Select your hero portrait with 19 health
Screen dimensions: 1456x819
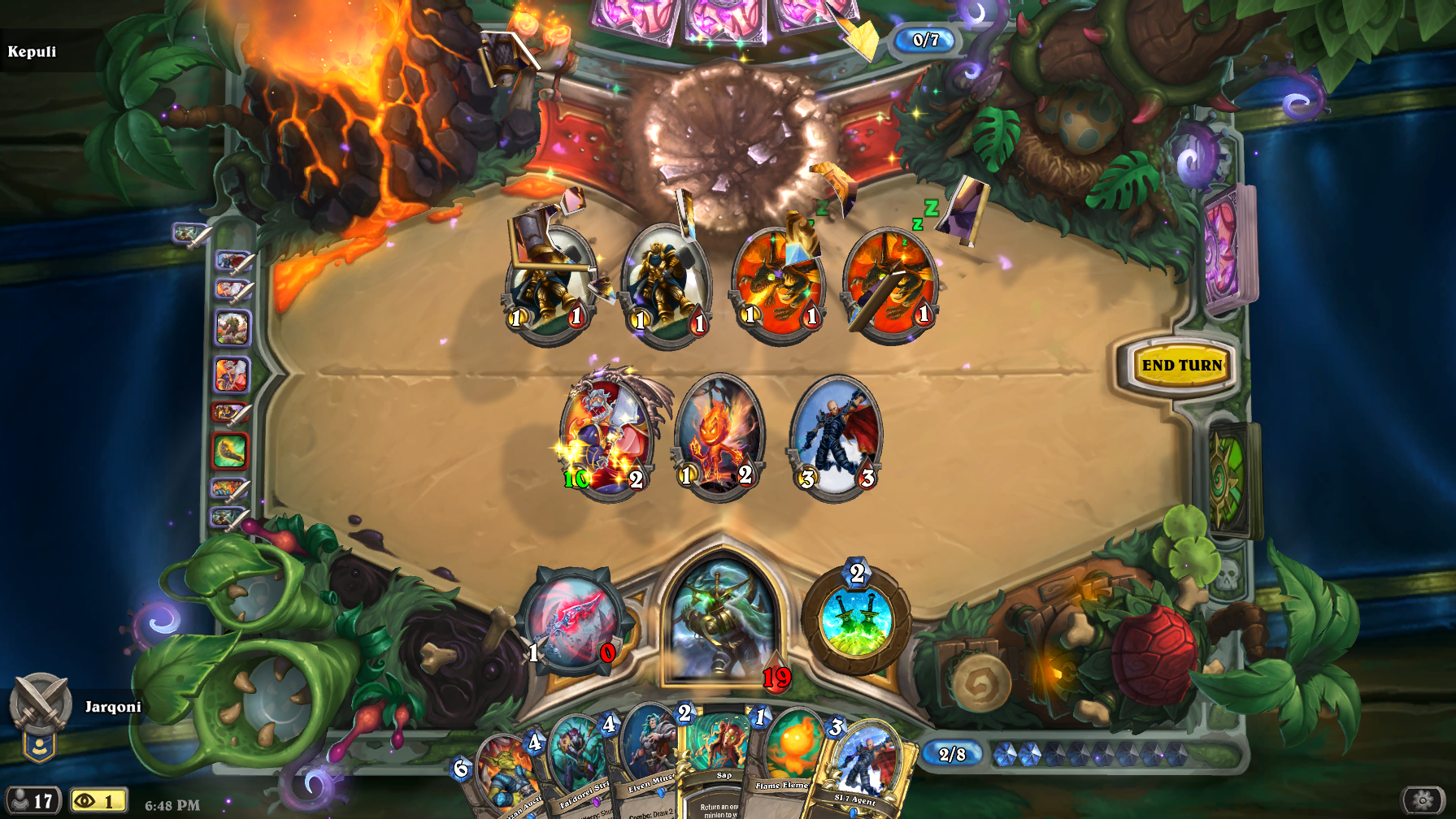tap(720, 622)
